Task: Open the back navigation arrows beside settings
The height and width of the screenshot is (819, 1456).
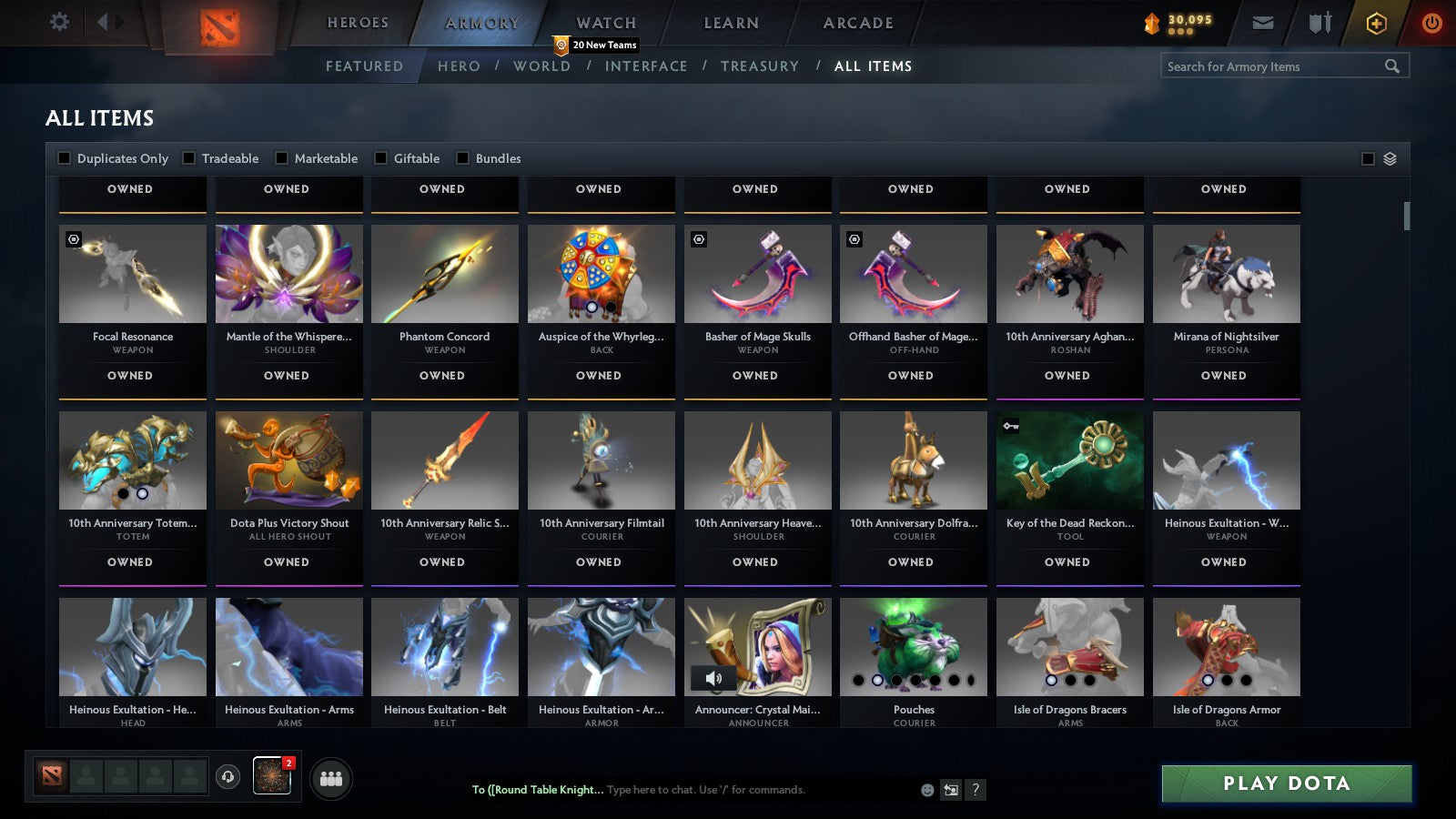Action: click(x=103, y=23)
